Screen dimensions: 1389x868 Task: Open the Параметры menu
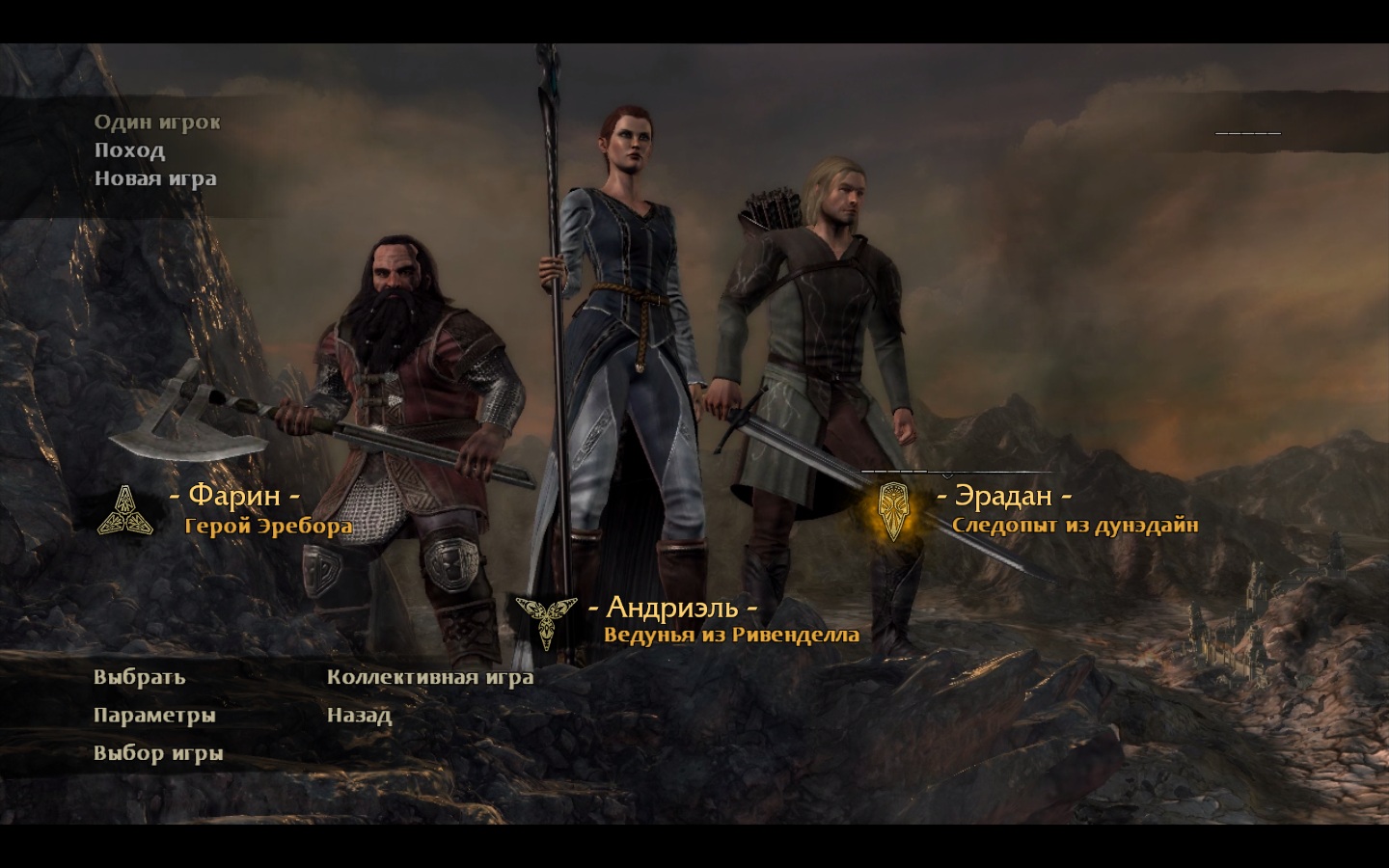[154, 716]
